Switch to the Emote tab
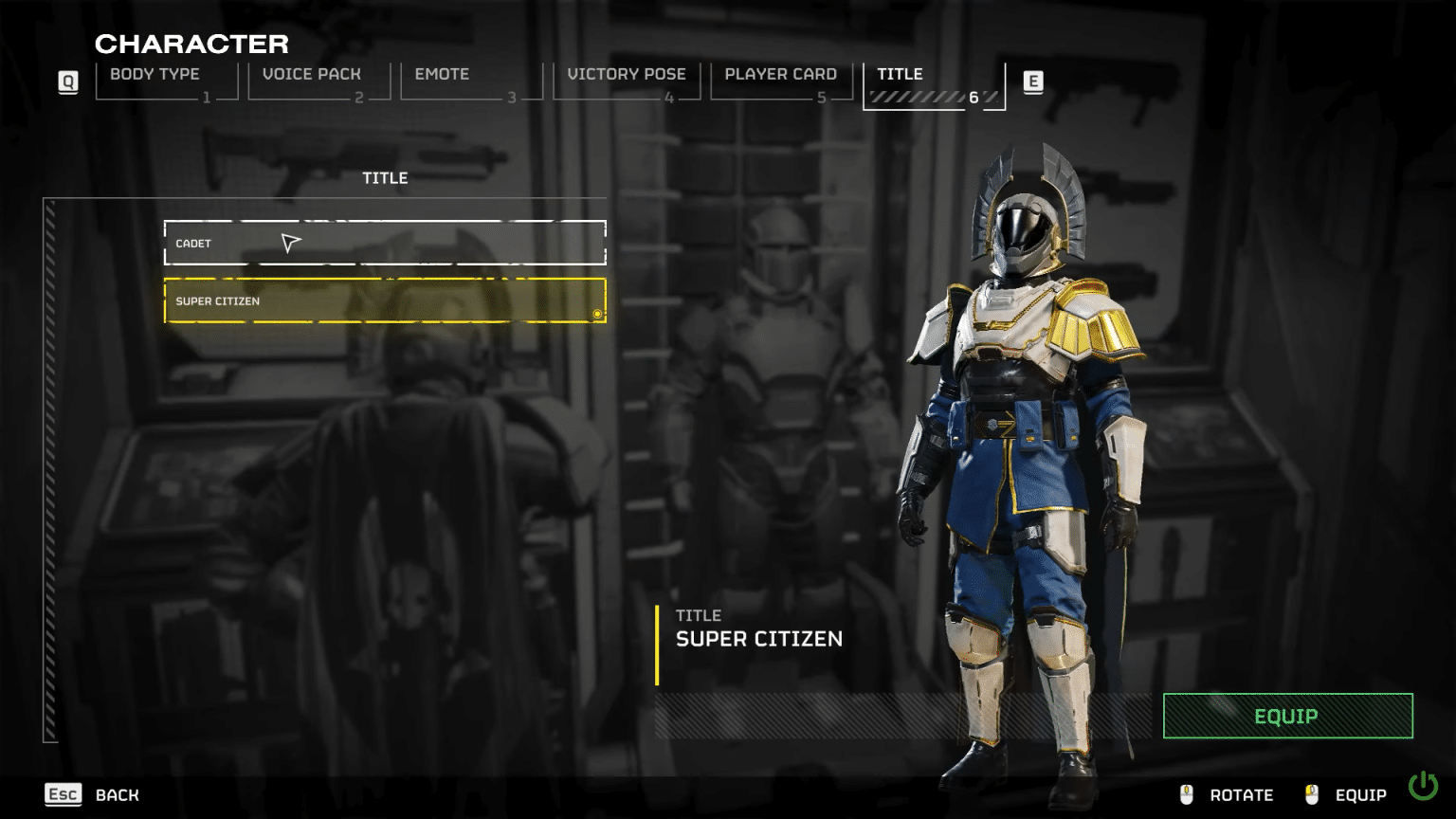This screenshot has width=1456, height=819. pyautogui.click(x=442, y=74)
